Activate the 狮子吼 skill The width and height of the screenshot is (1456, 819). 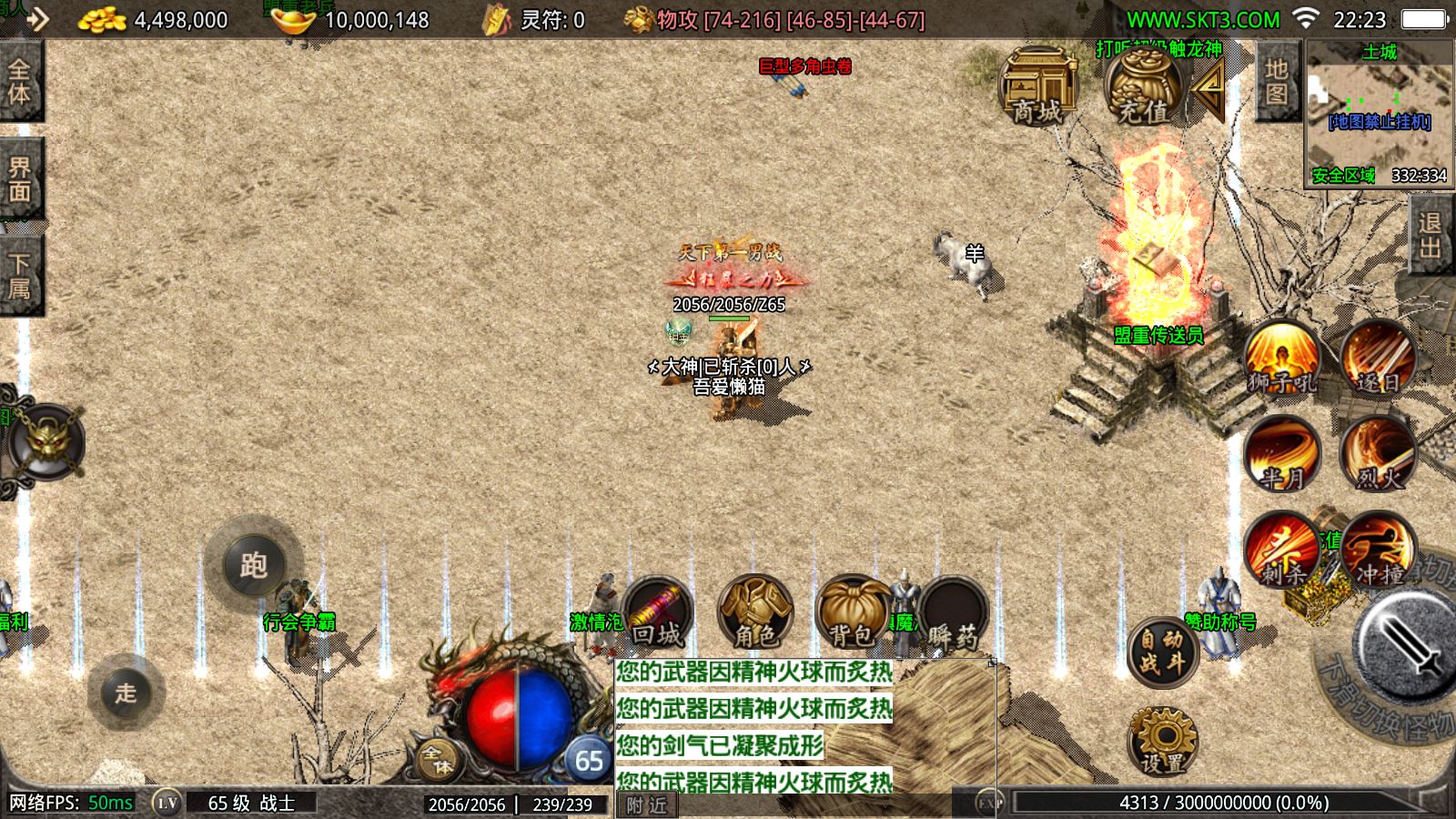coord(1281,359)
